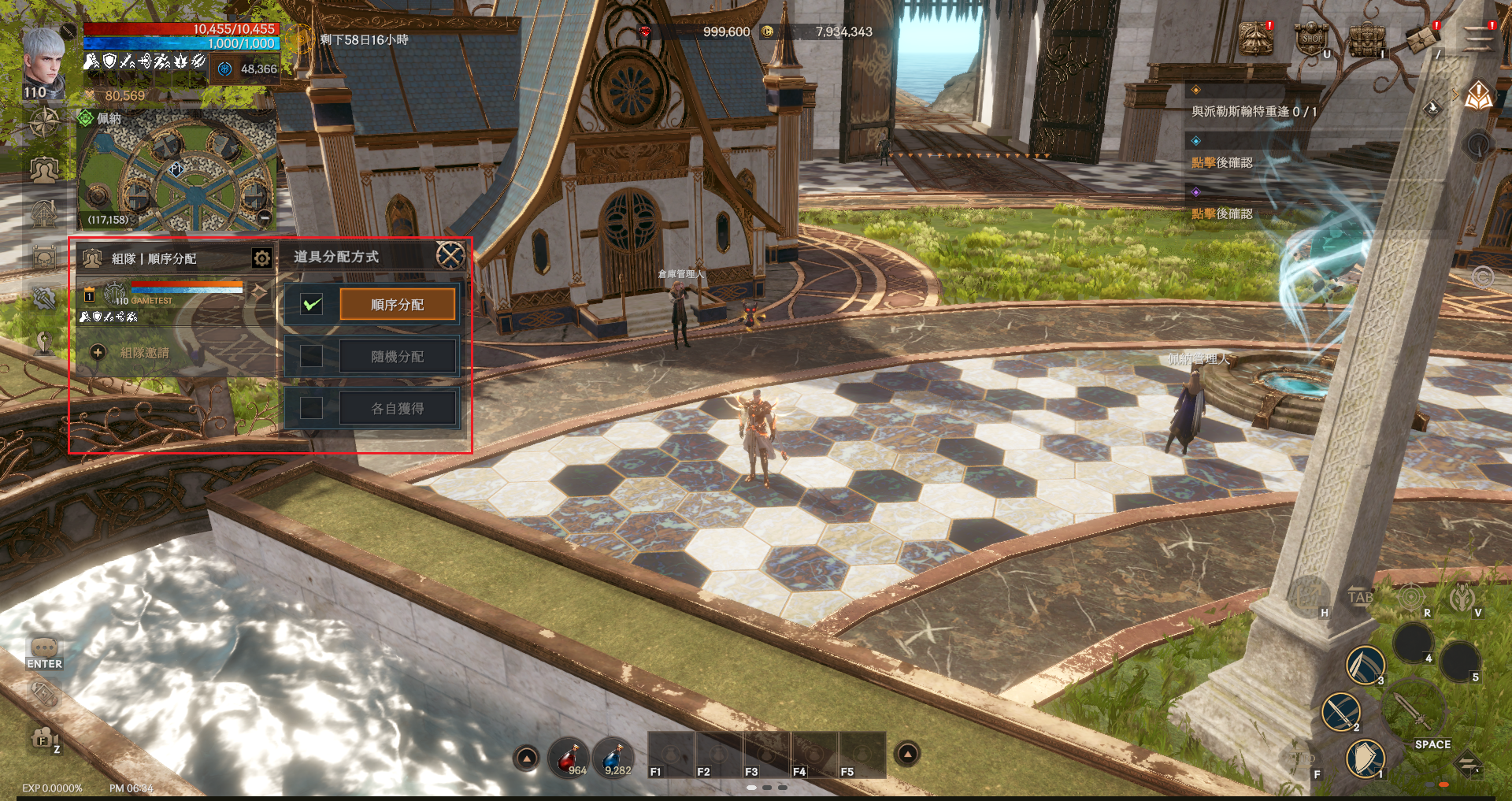This screenshot has width=1512, height=801.
Task: Select the 與派勒斯翰特重逢 quest tracker entry
Action: (x=1254, y=112)
